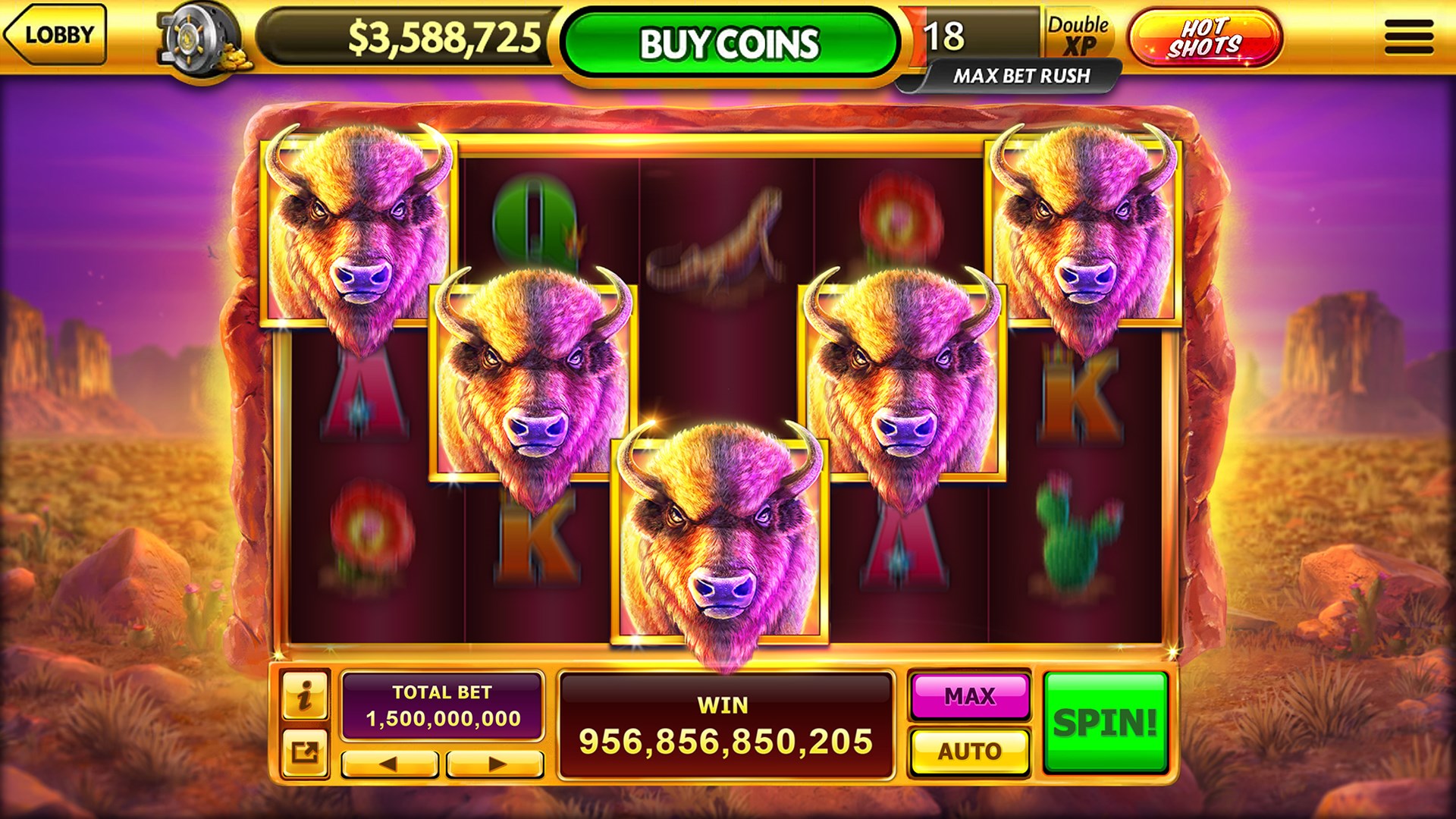Enable AUTO spin mode
1456x819 pixels.
coord(969,751)
